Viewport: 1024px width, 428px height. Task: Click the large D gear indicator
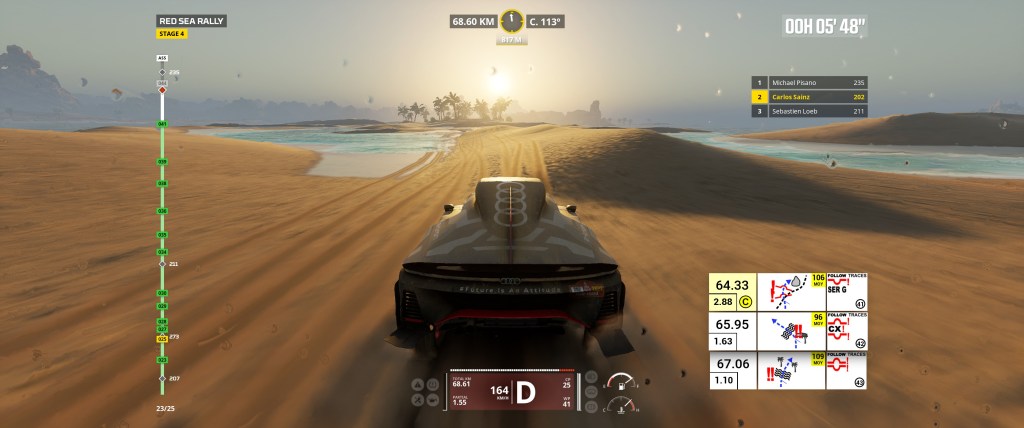(525, 390)
